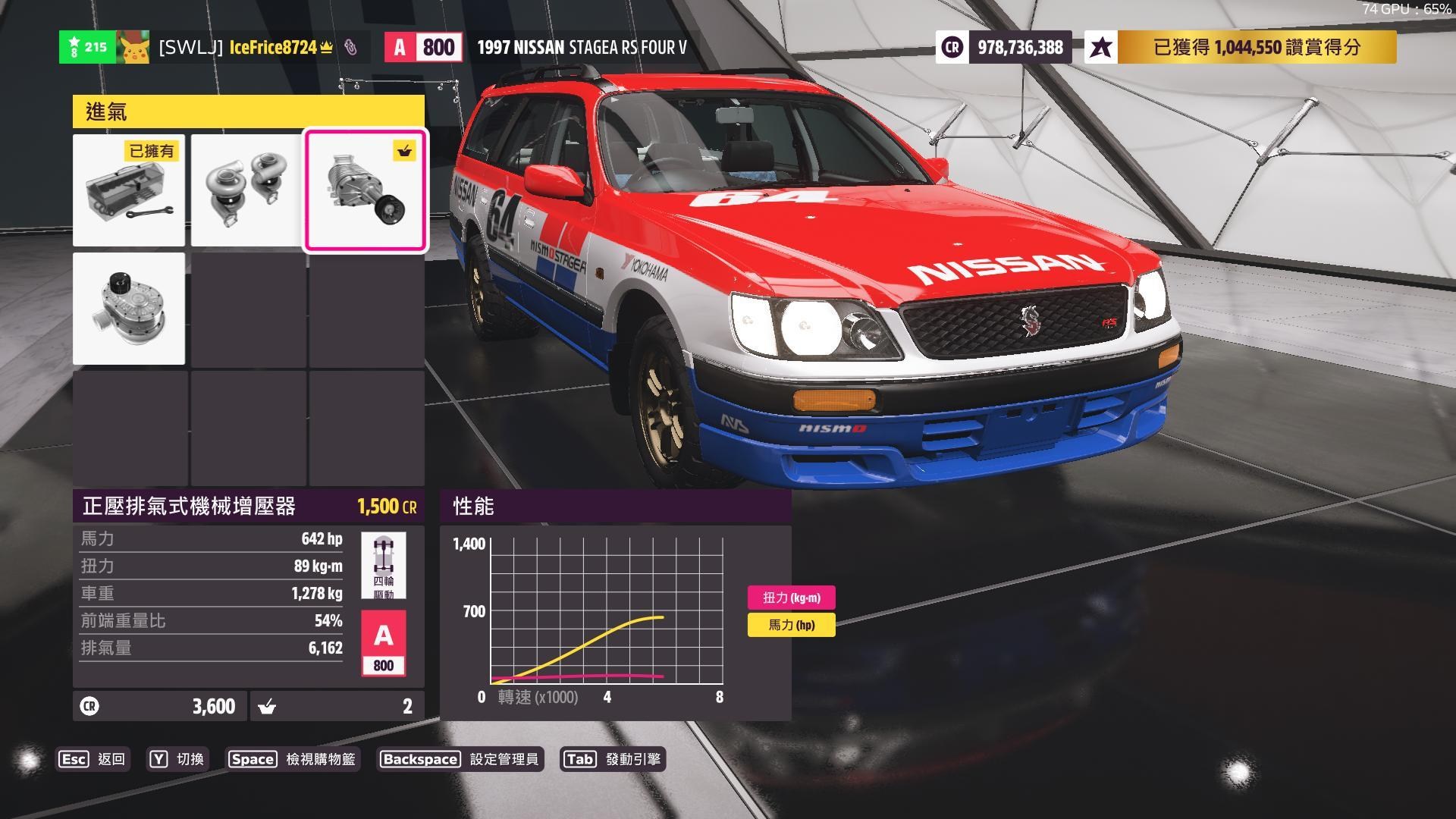Toggle the 馬力 (hp) horsepower legend
Viewport: 1456px width, 819px height.
(x=791, y=625)
